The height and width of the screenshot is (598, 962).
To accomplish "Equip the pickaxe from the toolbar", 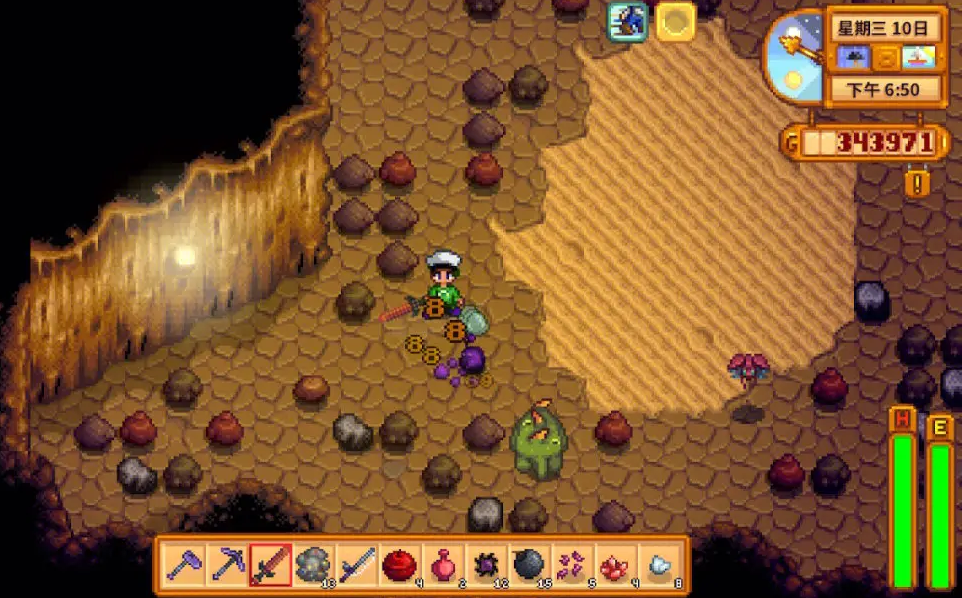I will point(227,564).
